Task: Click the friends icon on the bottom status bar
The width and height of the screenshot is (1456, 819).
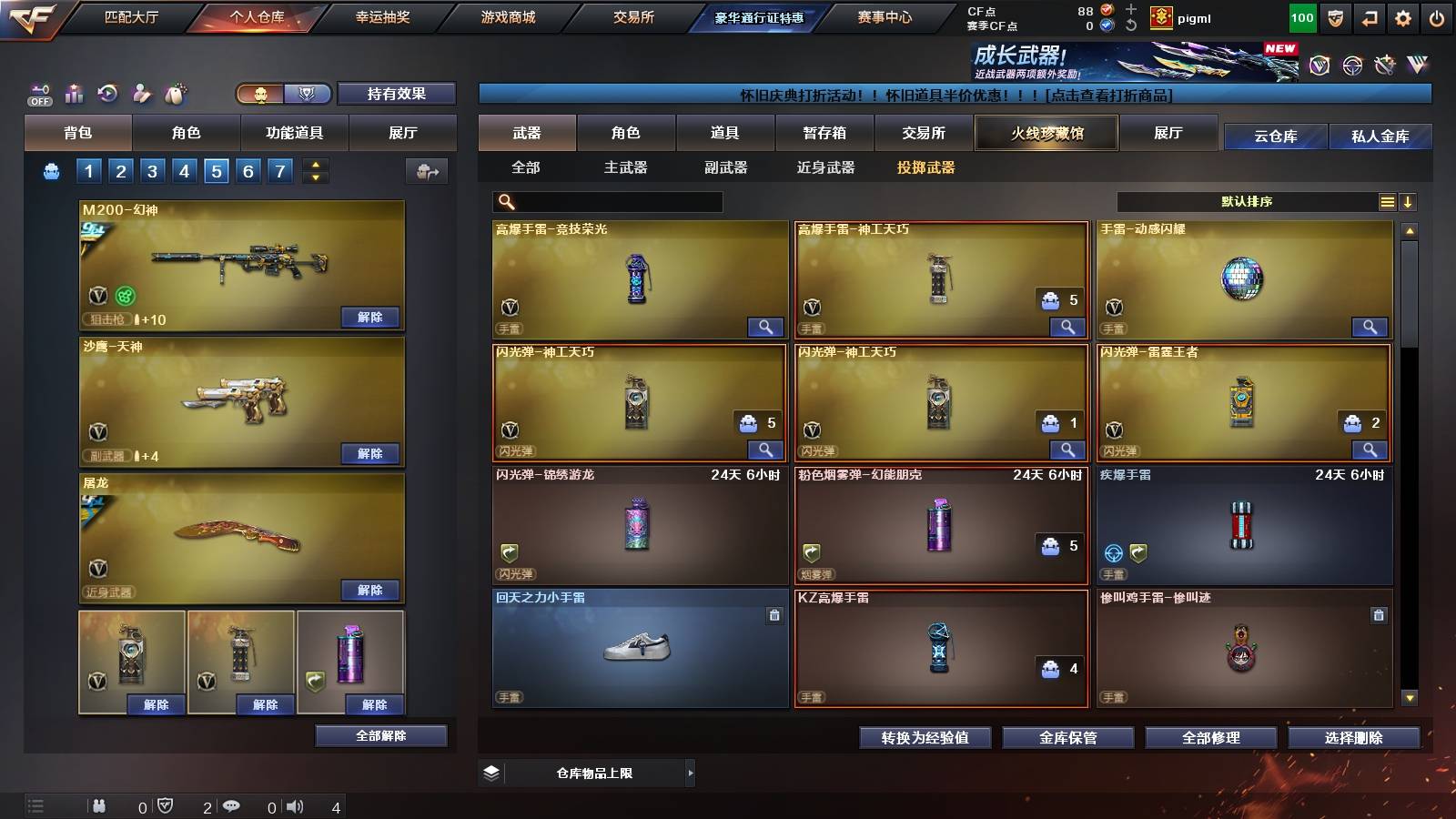Action: point(100,806)
